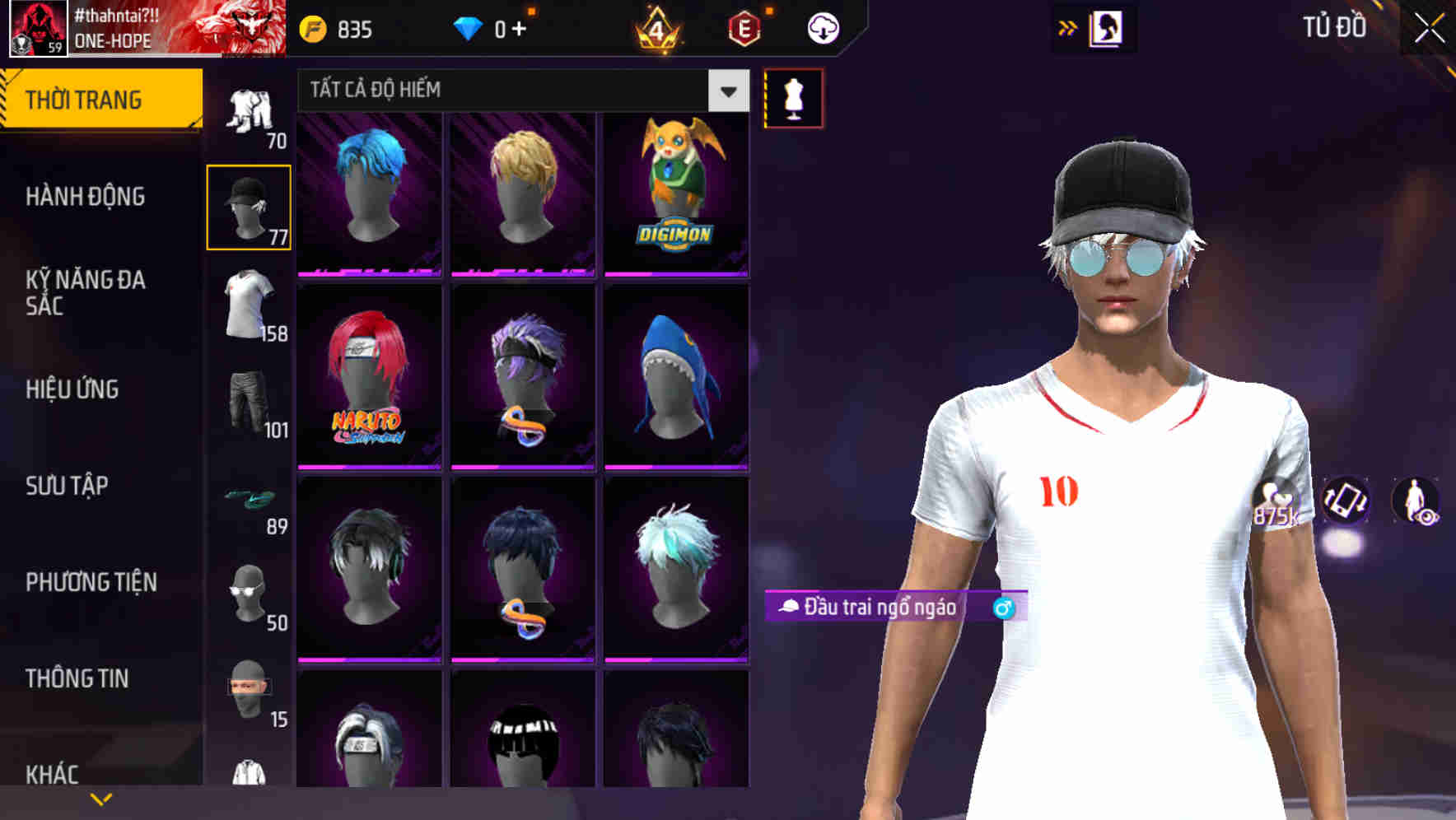The width and height of the screenshot is (1456, 820).
Task: Select the cap headwear category showing 77 items
Action: click(x=248, y=206)
